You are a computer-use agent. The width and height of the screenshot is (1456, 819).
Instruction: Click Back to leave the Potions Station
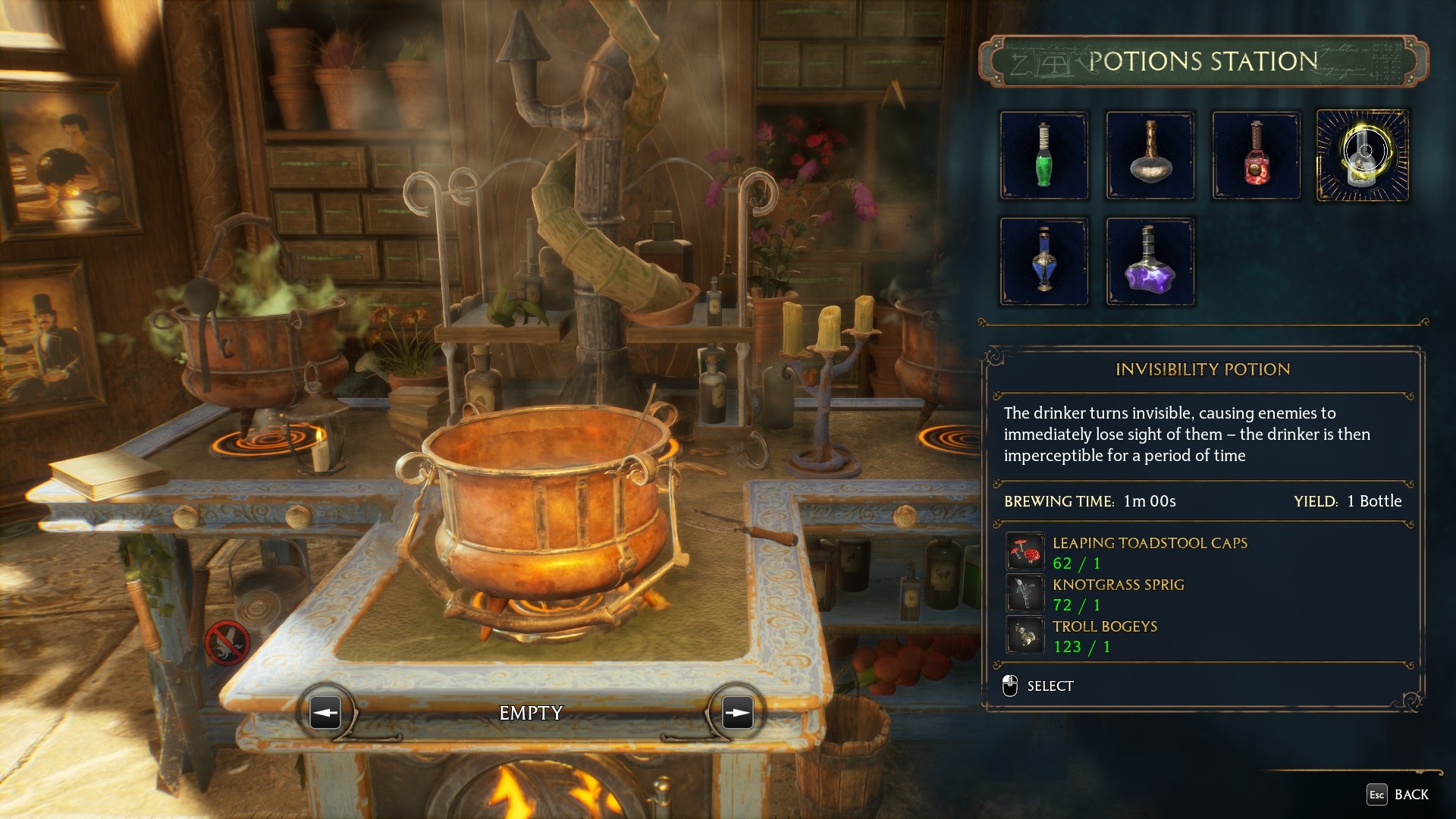pos(1398,794)
